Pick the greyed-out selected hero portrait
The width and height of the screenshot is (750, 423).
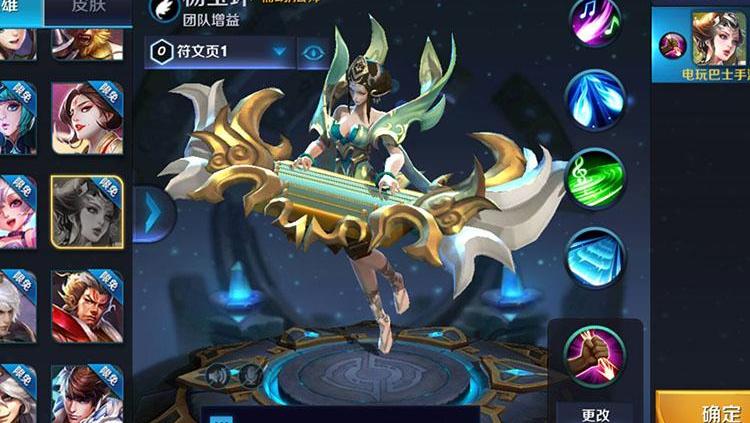tap(87, 212)
